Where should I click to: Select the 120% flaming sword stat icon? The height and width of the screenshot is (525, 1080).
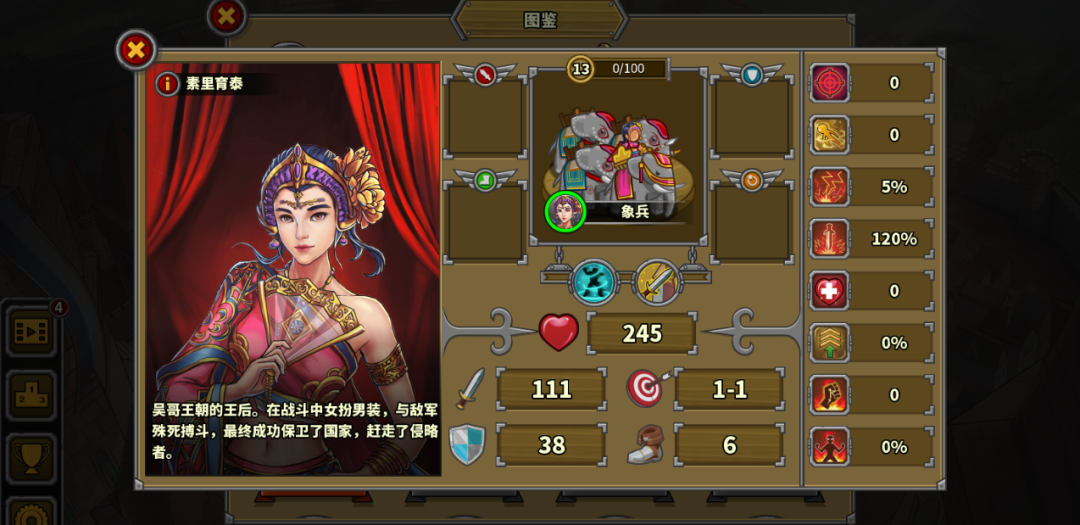click(x=830, y=239)
